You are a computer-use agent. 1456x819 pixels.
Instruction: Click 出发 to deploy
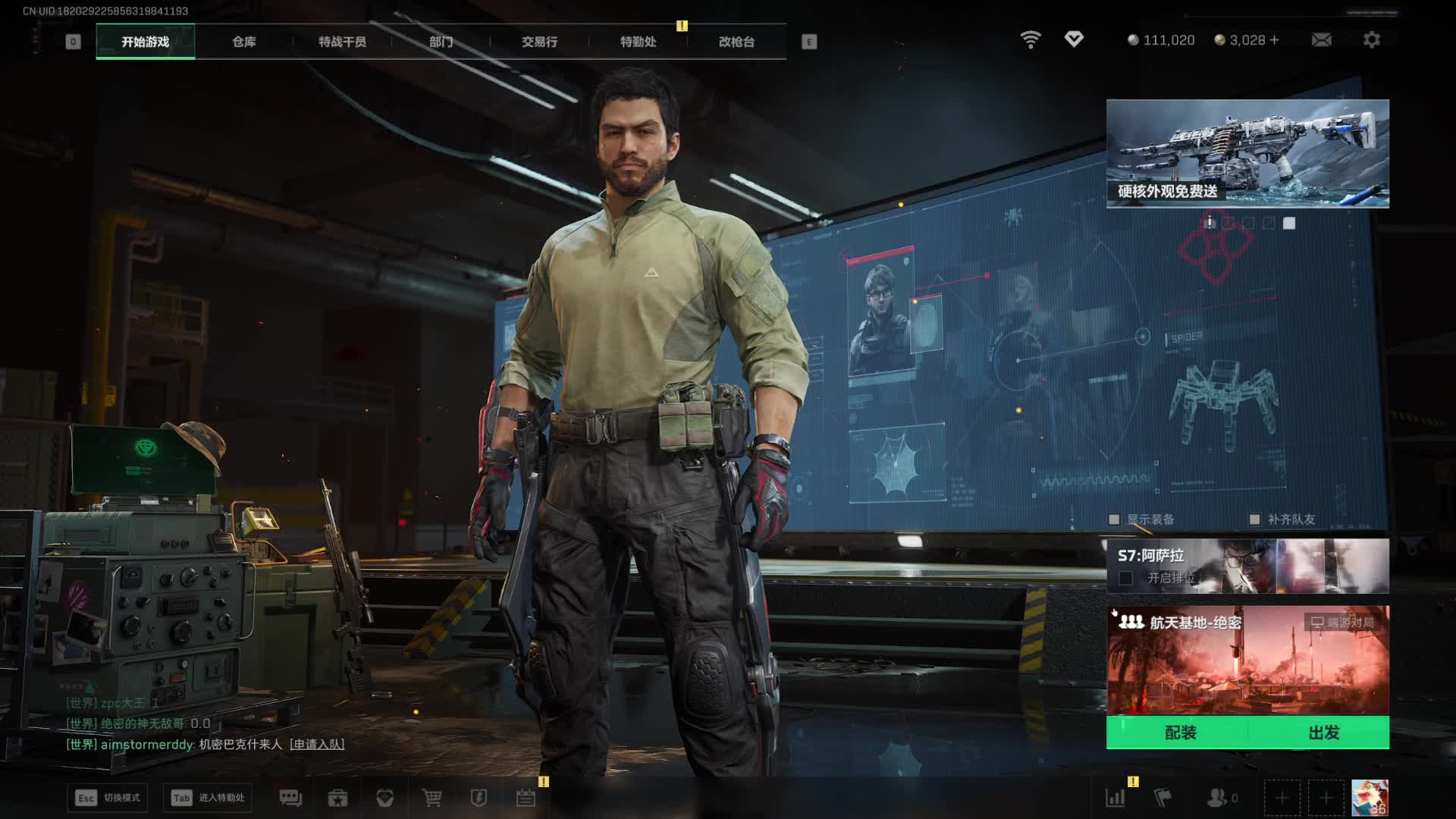(x=1323, y=733)
